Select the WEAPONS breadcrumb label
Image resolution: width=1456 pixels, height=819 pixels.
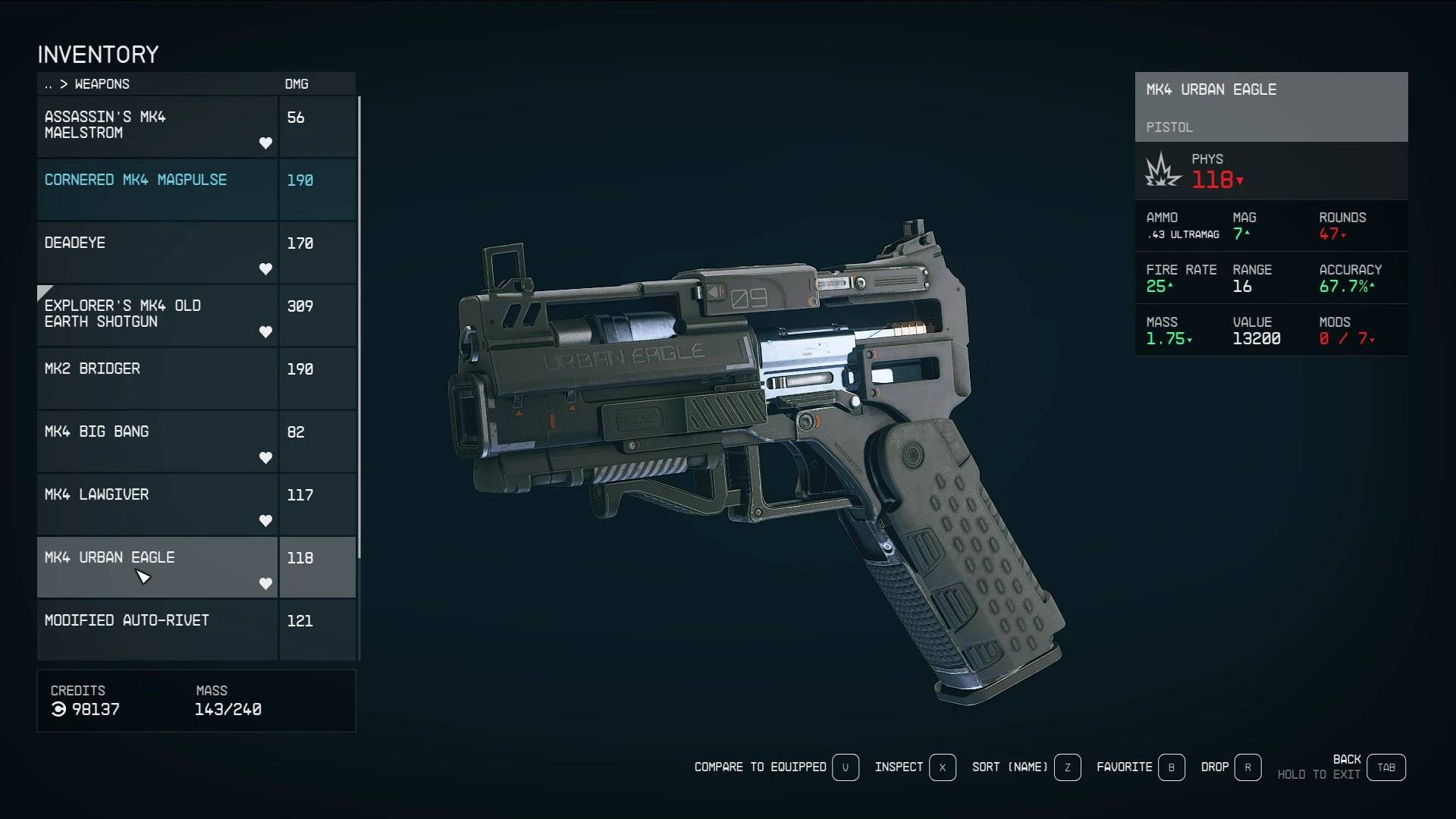(101, 84)
